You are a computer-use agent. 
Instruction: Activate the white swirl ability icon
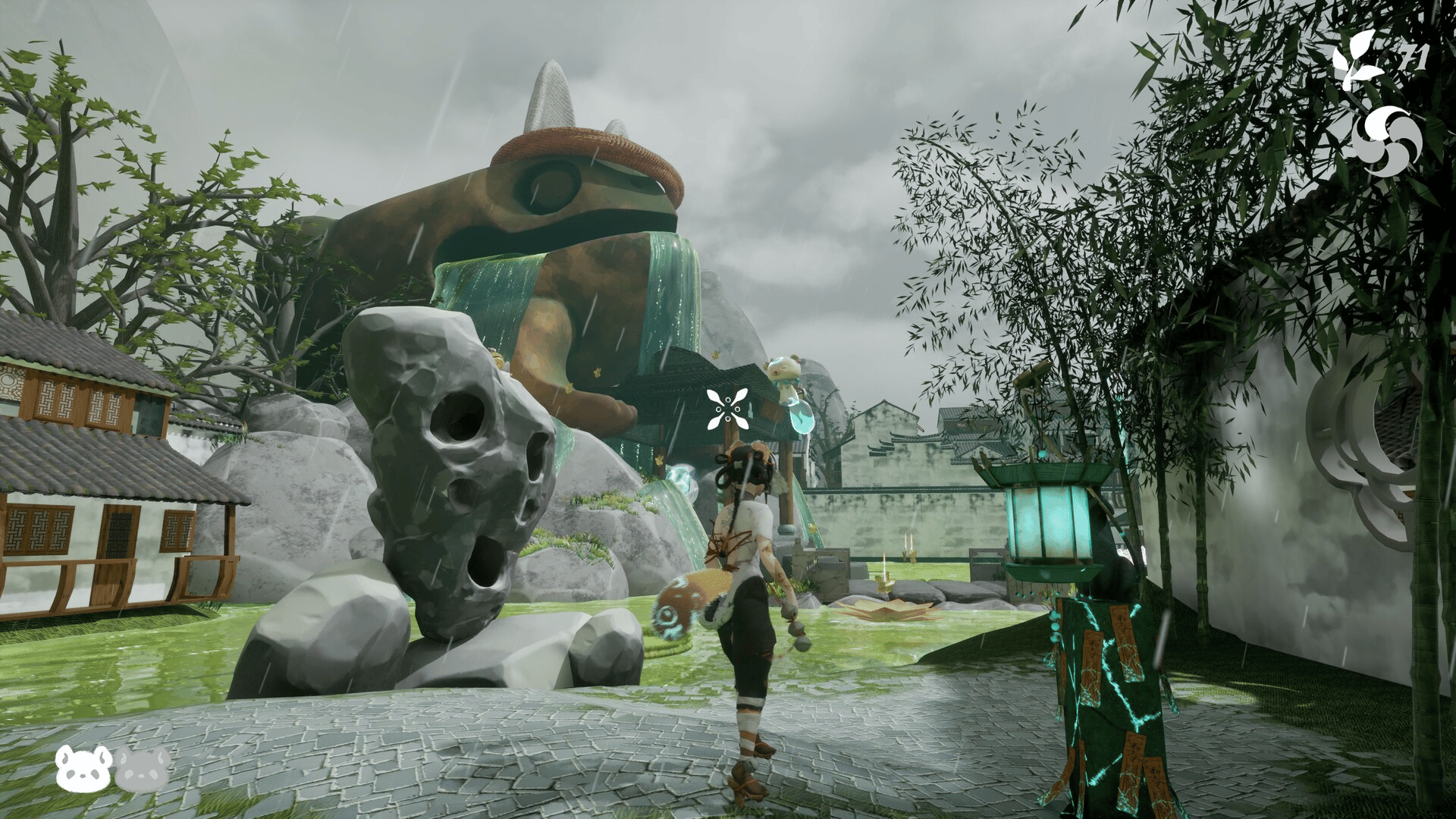[1385, 142]
